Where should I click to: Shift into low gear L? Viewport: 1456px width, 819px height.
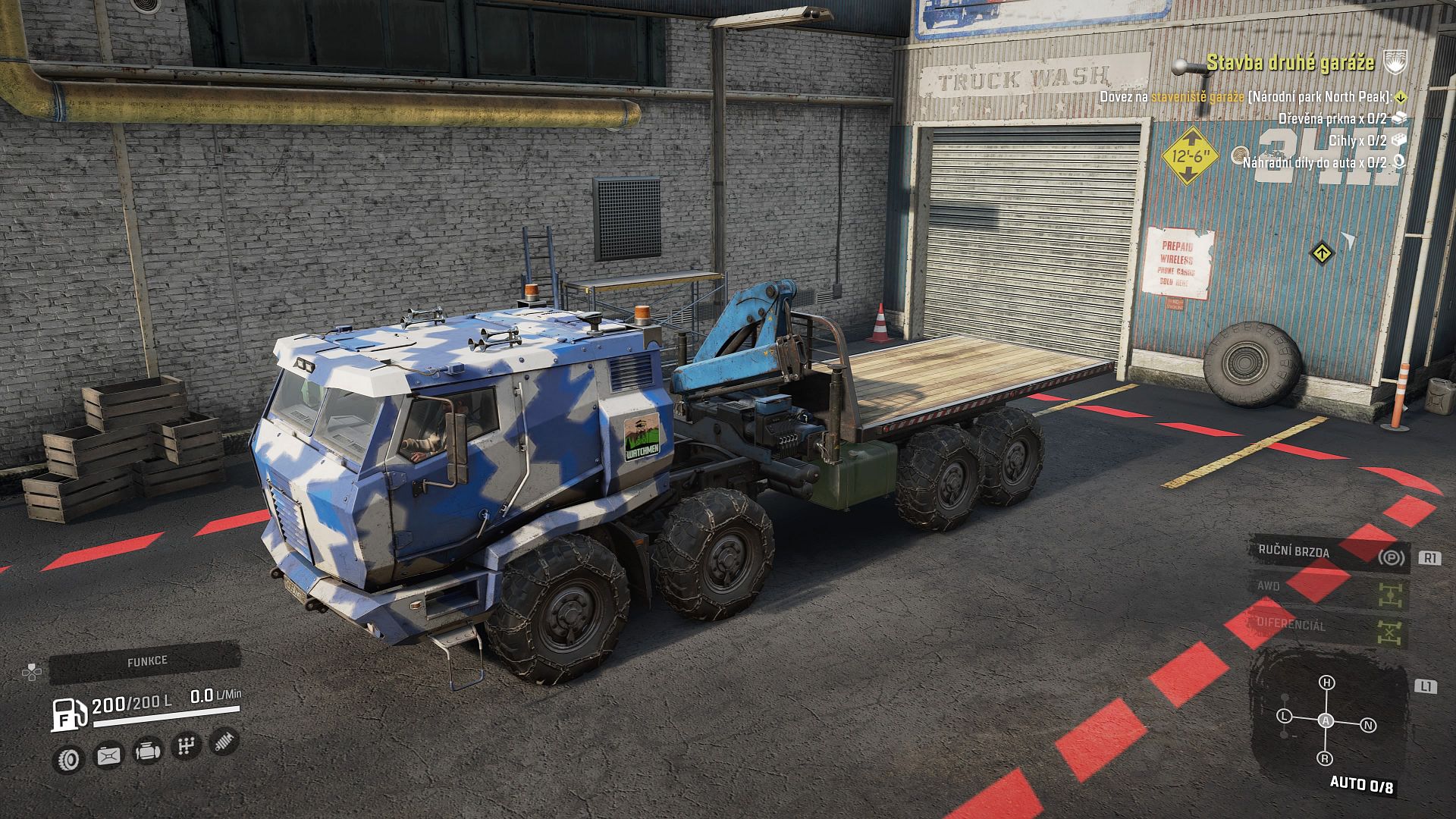pos(1285,716)
